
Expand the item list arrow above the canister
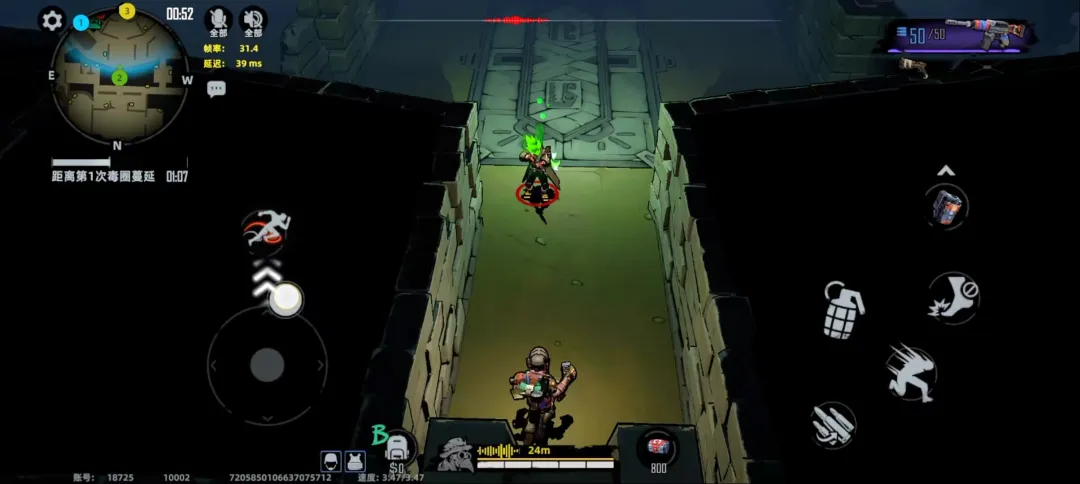point(946,170)
